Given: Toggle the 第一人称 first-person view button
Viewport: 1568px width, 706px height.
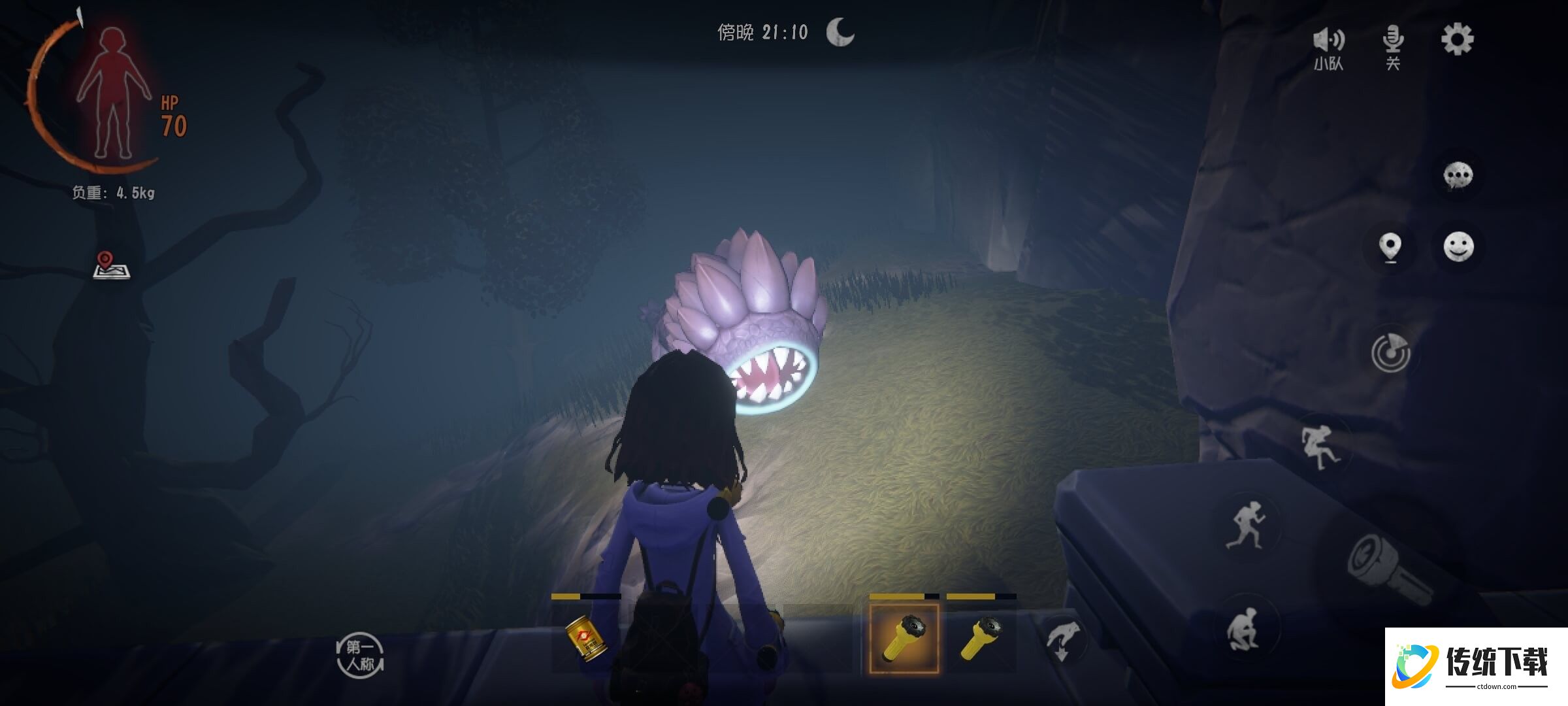Looking at the screenshot, I should (x=360, y=656).
